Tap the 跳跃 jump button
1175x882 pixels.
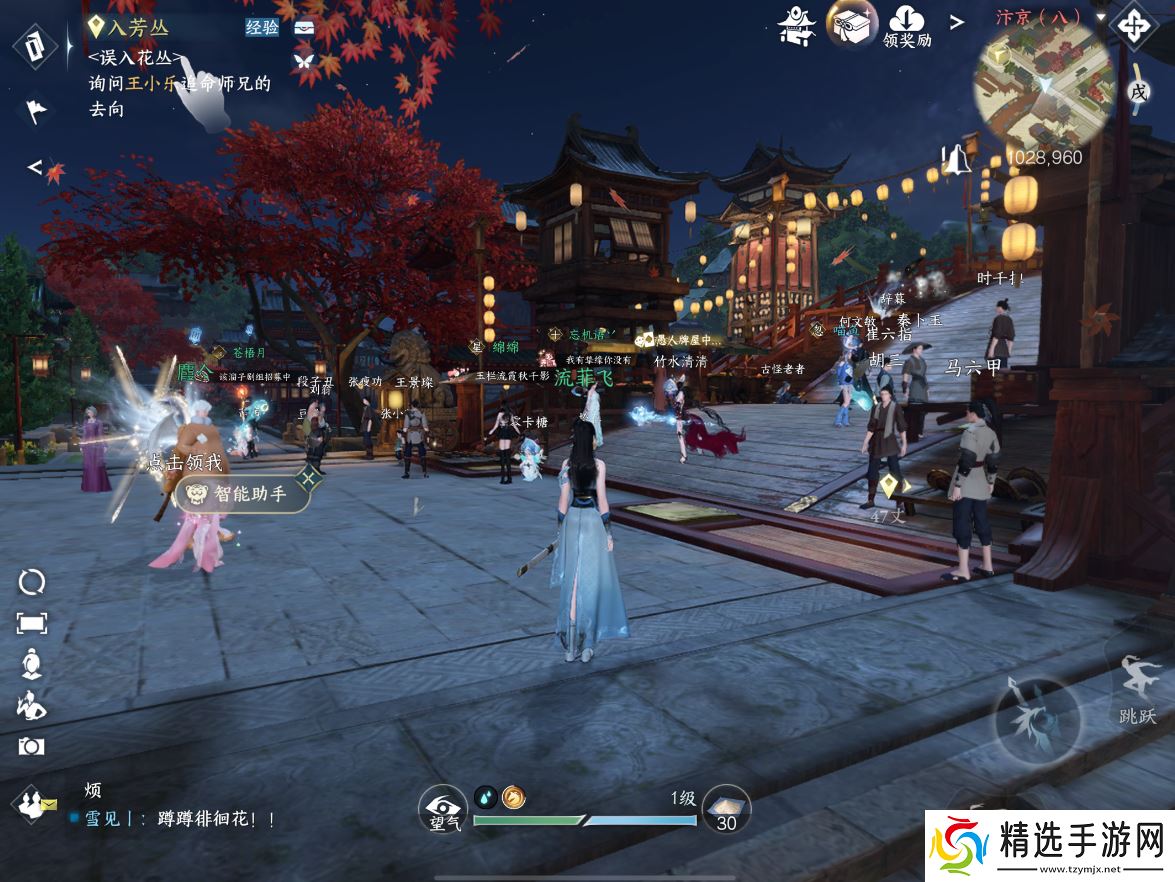coord(1138,688)
